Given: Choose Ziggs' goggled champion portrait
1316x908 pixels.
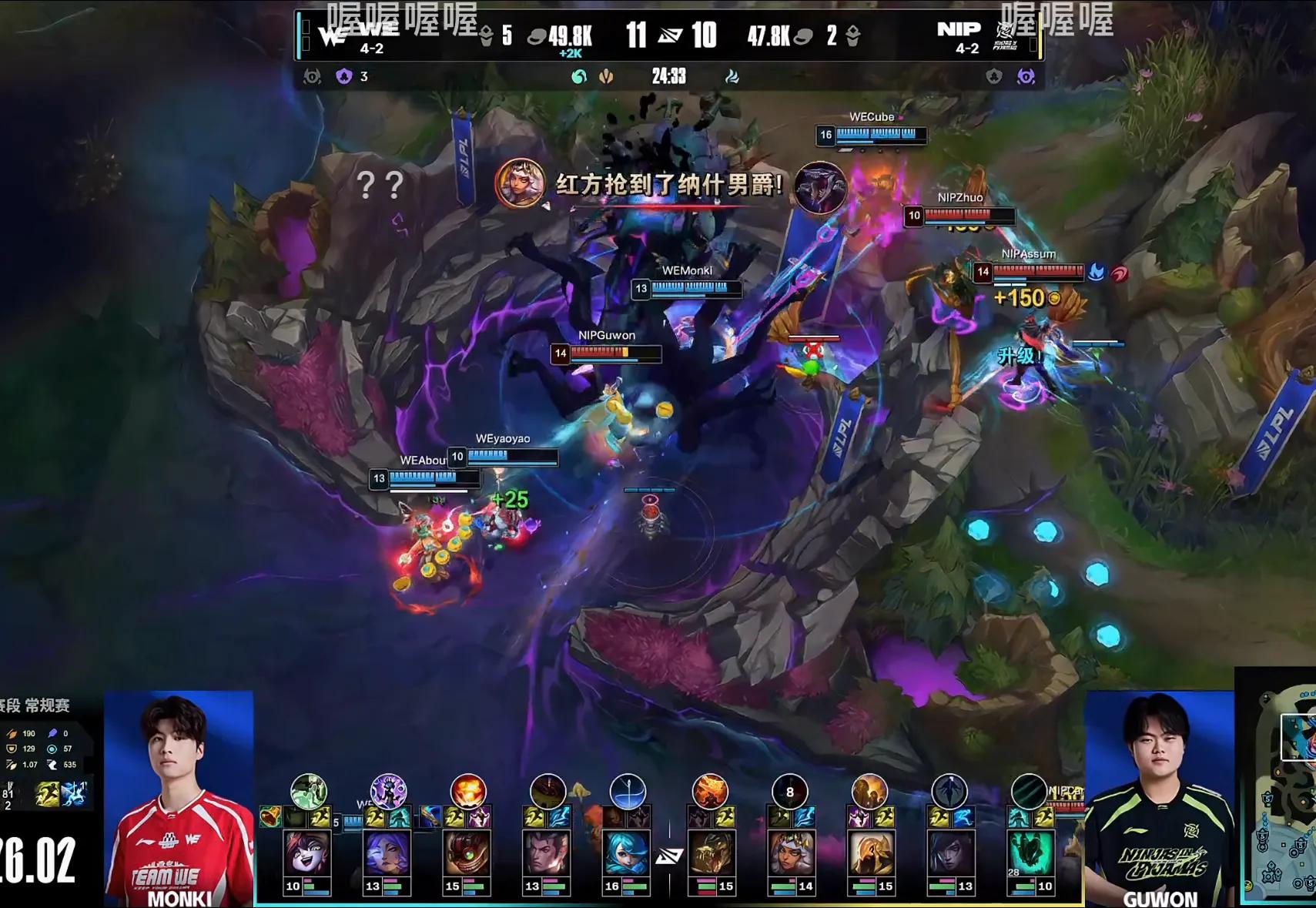Looking at the screenshot, I should click(467, 853).
